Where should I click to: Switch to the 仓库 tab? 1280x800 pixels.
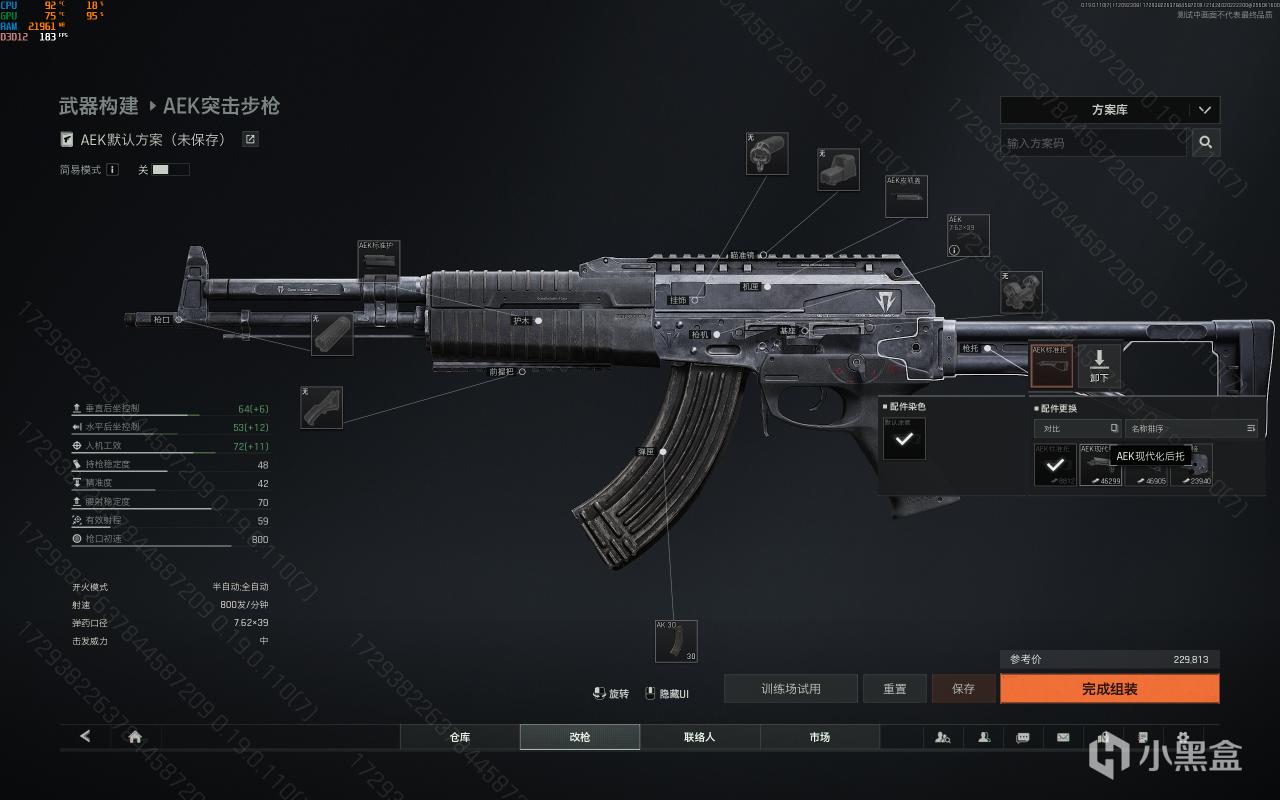pyautogui.click(x=460, y=737)
